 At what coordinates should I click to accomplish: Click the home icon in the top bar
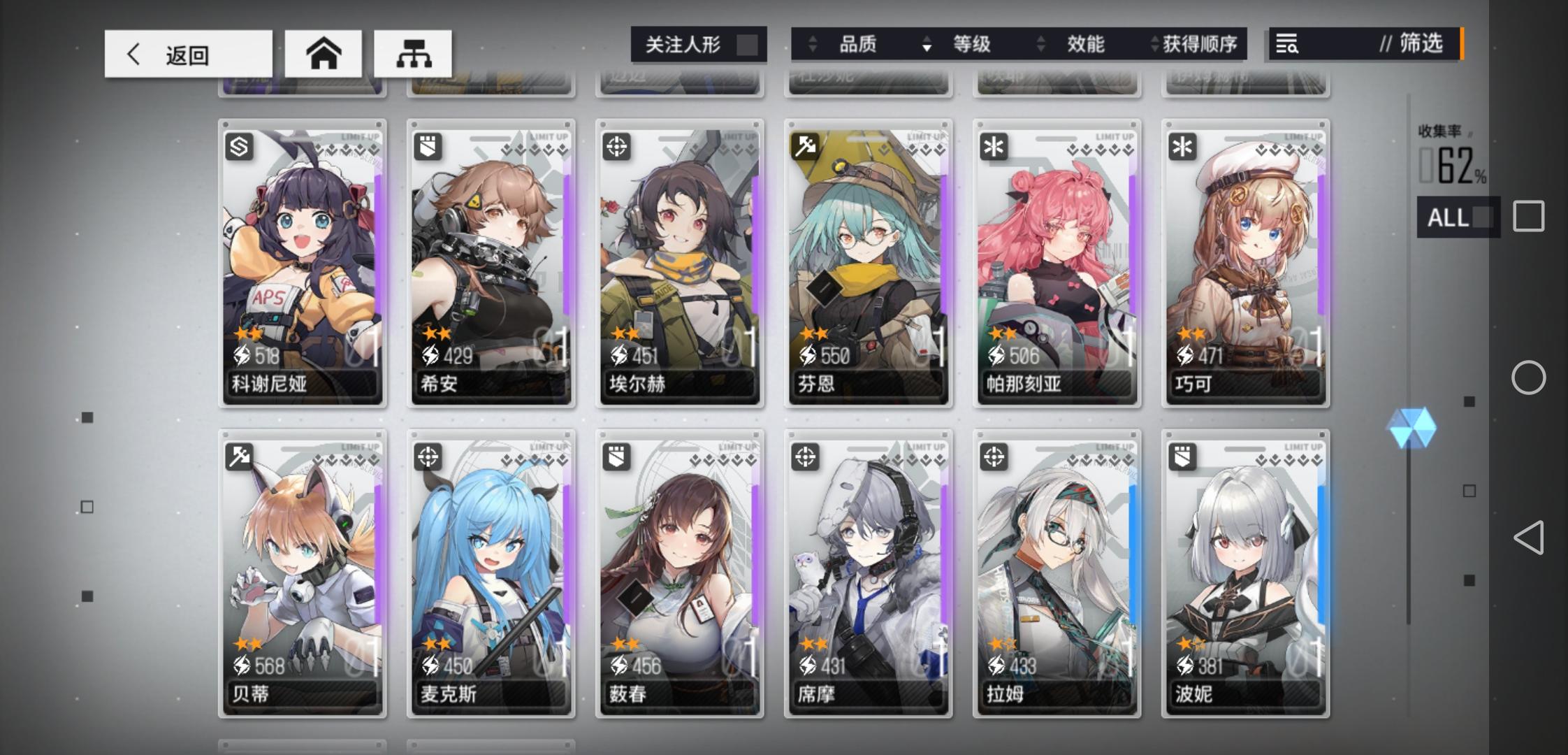[x=324, y=52]
